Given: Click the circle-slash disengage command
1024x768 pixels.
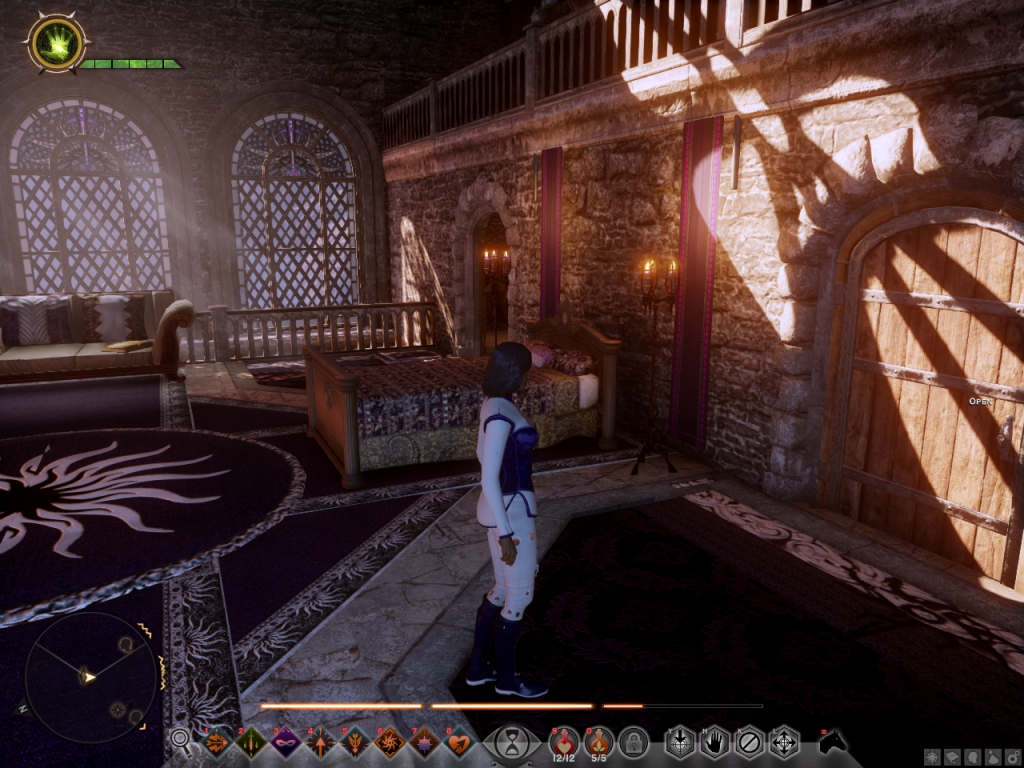Looking at the screenshot, I should tap(749, 742).
